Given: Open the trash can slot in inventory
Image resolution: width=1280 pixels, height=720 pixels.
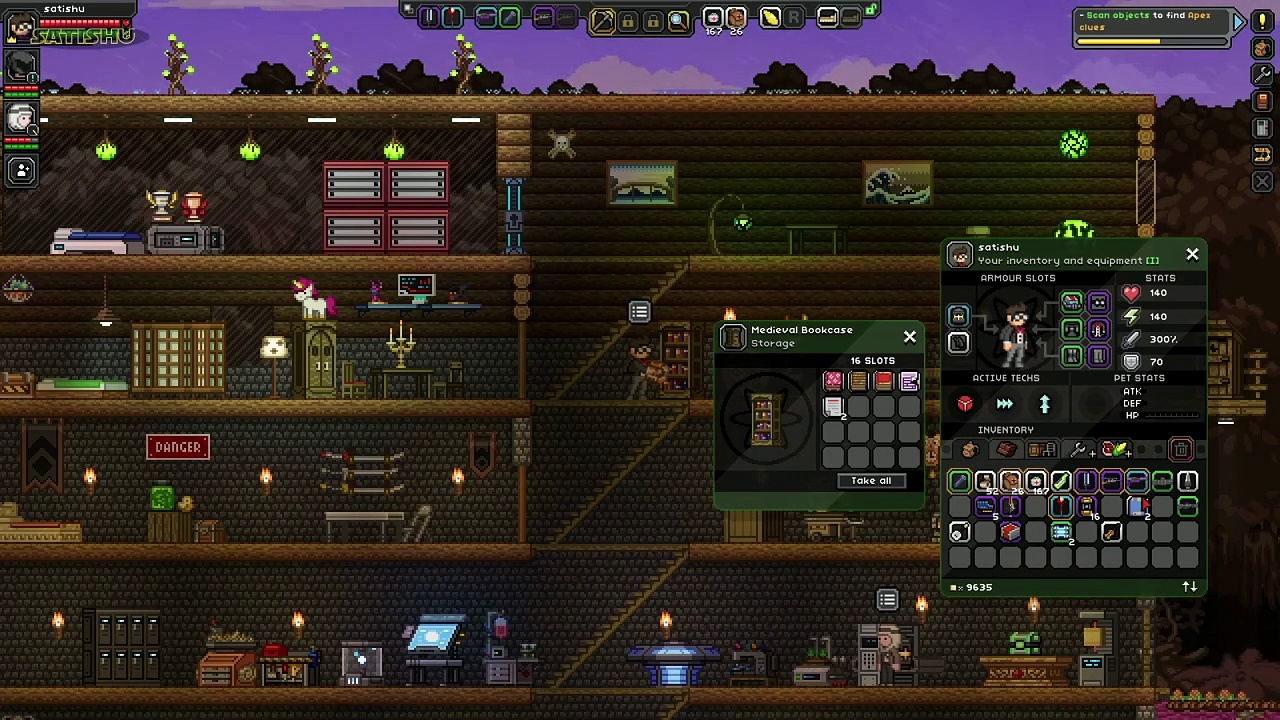Looking at the screenshot, I should click(x=1180, y=450).
